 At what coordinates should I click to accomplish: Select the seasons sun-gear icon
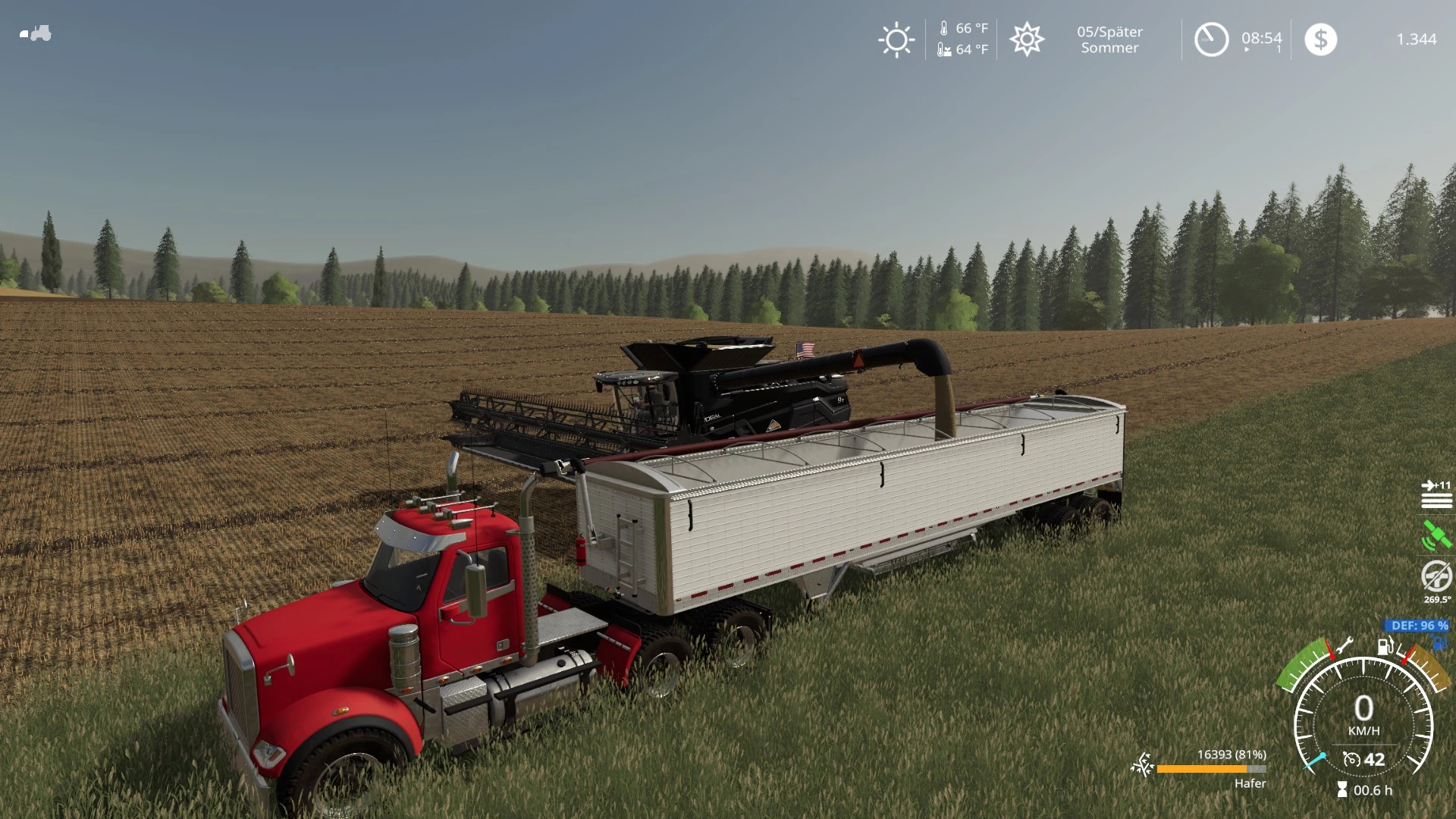click(1027, 39)
